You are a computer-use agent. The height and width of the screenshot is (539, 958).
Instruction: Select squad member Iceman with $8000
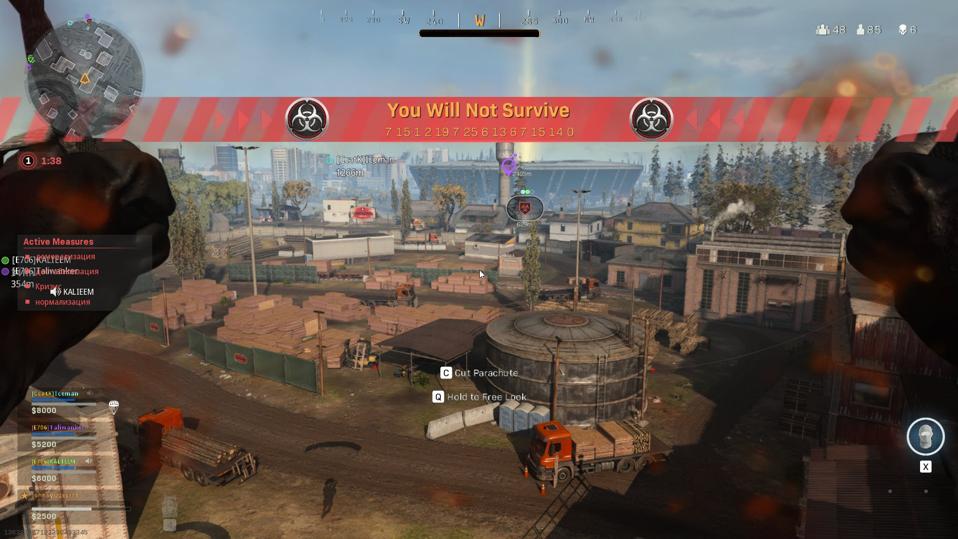[60, 402]
